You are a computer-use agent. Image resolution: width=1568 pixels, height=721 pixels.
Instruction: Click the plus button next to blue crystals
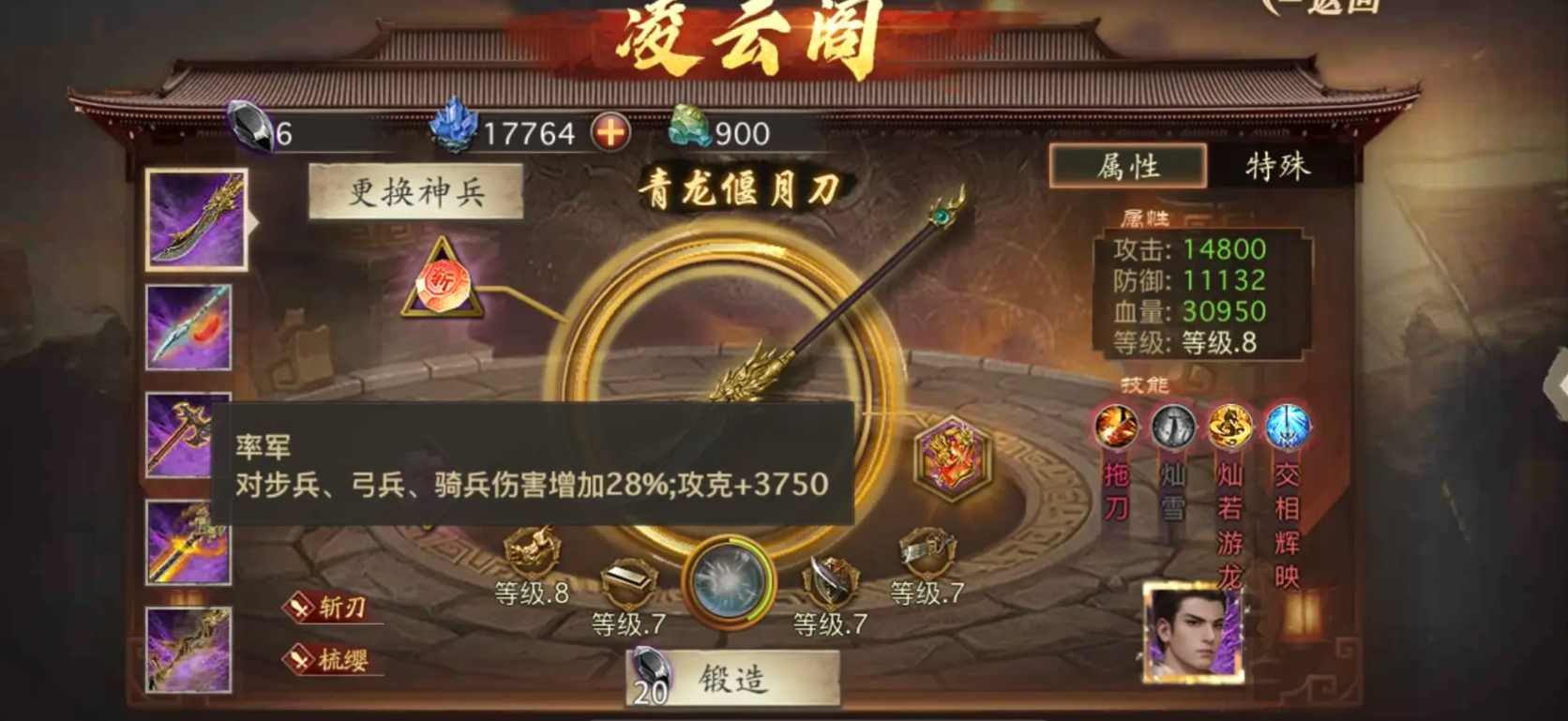click(x=611, y=133)
